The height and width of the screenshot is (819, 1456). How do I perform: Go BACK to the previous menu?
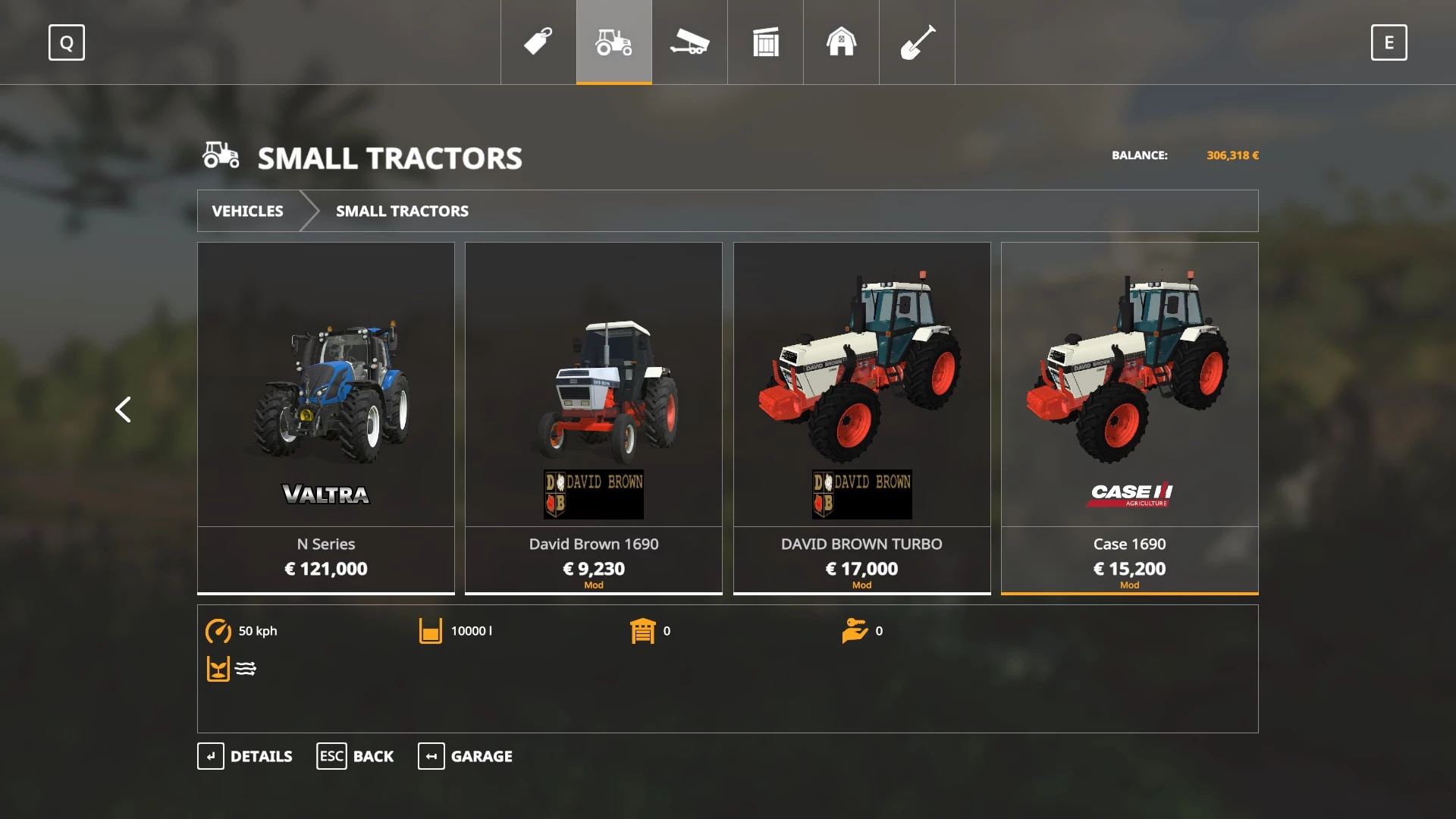[355, 756]
